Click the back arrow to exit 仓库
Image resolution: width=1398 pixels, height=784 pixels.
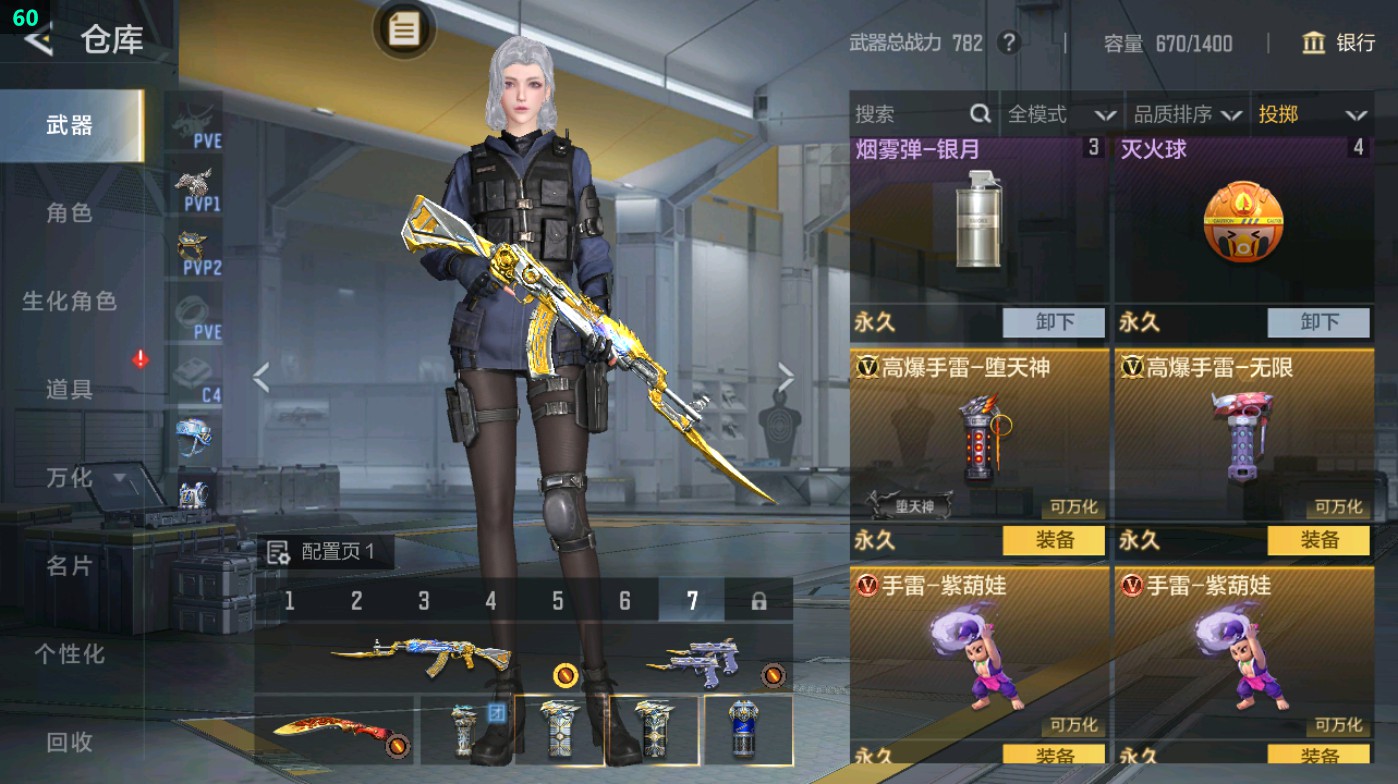[x=37, y=40]
